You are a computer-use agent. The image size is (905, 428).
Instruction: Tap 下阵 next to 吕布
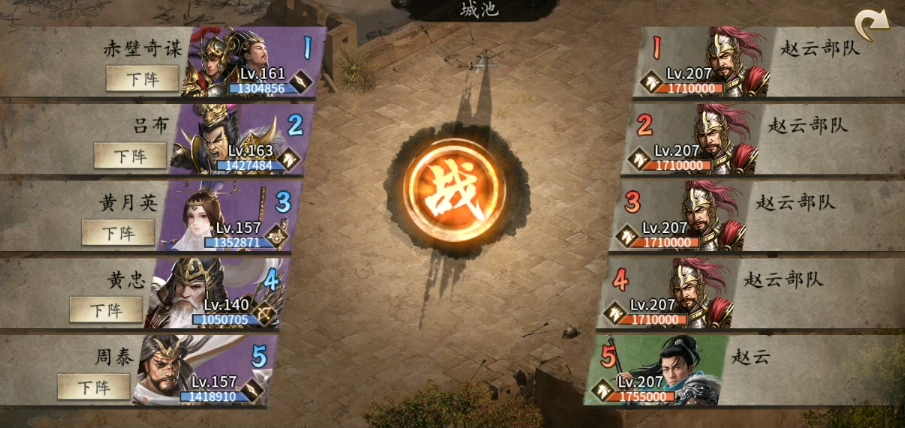pos(131,156)
